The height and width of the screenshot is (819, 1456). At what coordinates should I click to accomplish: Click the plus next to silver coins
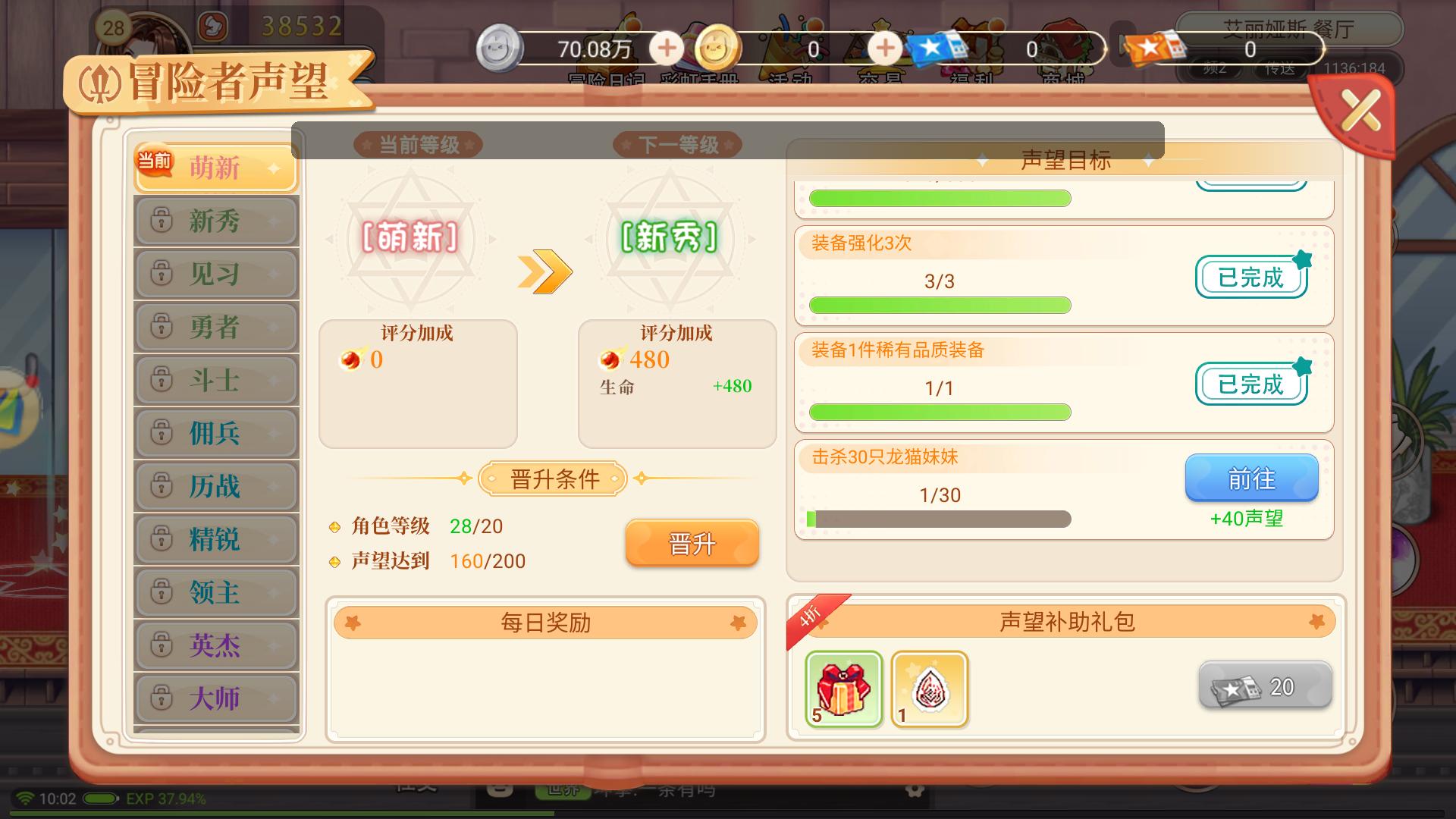click(666, 48)
